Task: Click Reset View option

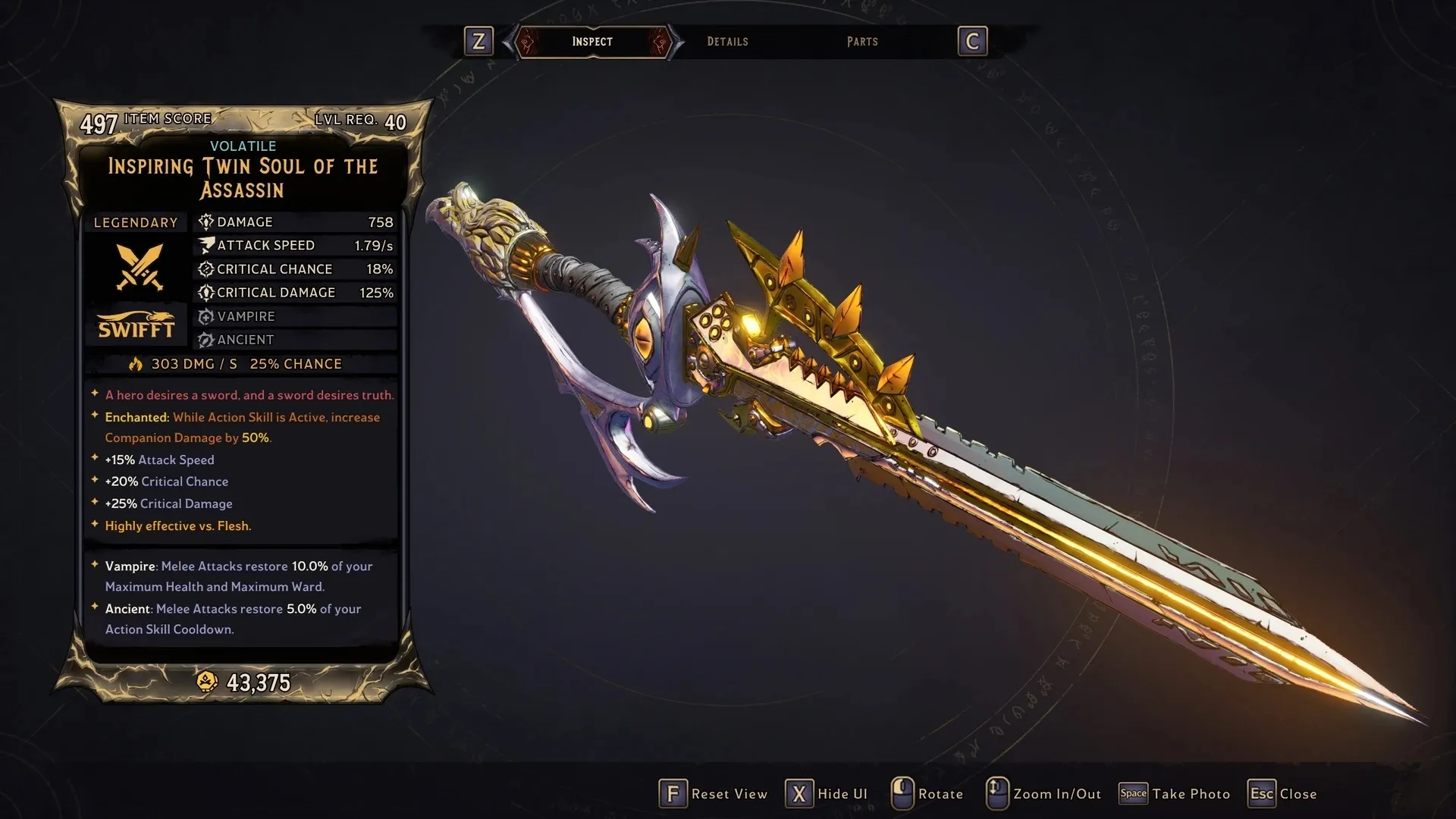Action: tap(713, 794)
